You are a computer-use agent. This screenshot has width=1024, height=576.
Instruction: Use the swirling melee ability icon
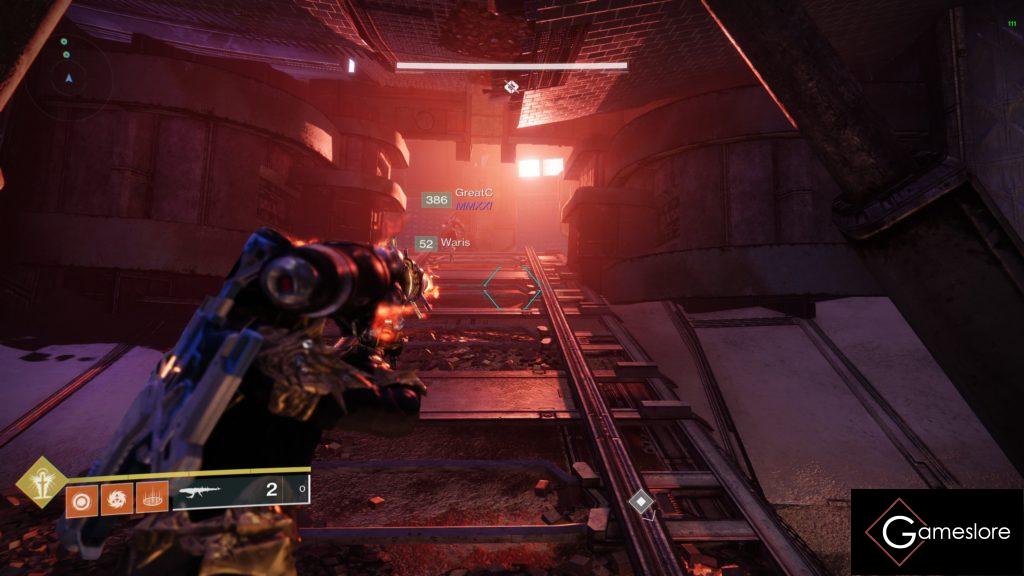(x=117, y=497)
